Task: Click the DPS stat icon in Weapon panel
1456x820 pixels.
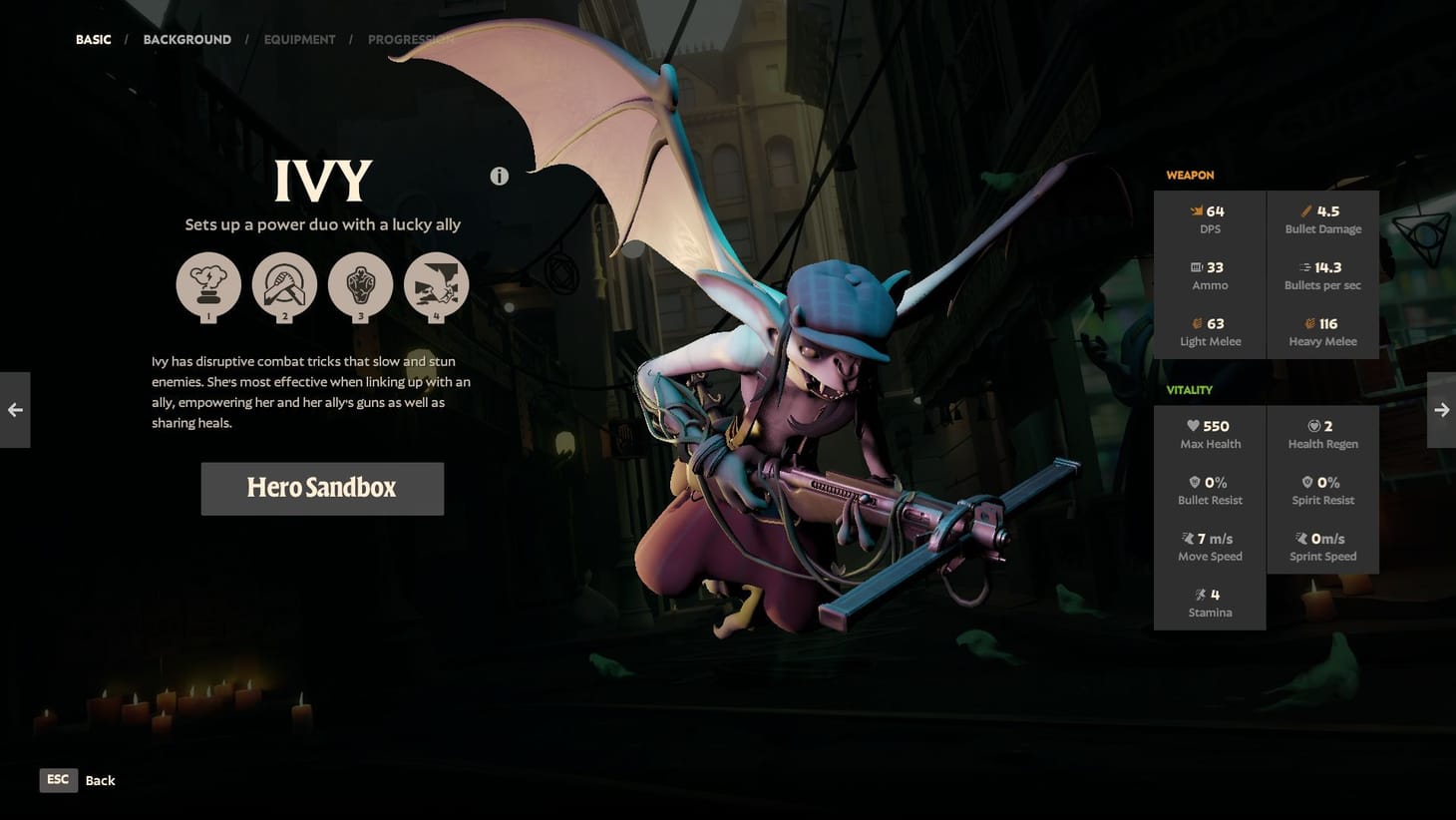Action: [x=1195, y=210]
